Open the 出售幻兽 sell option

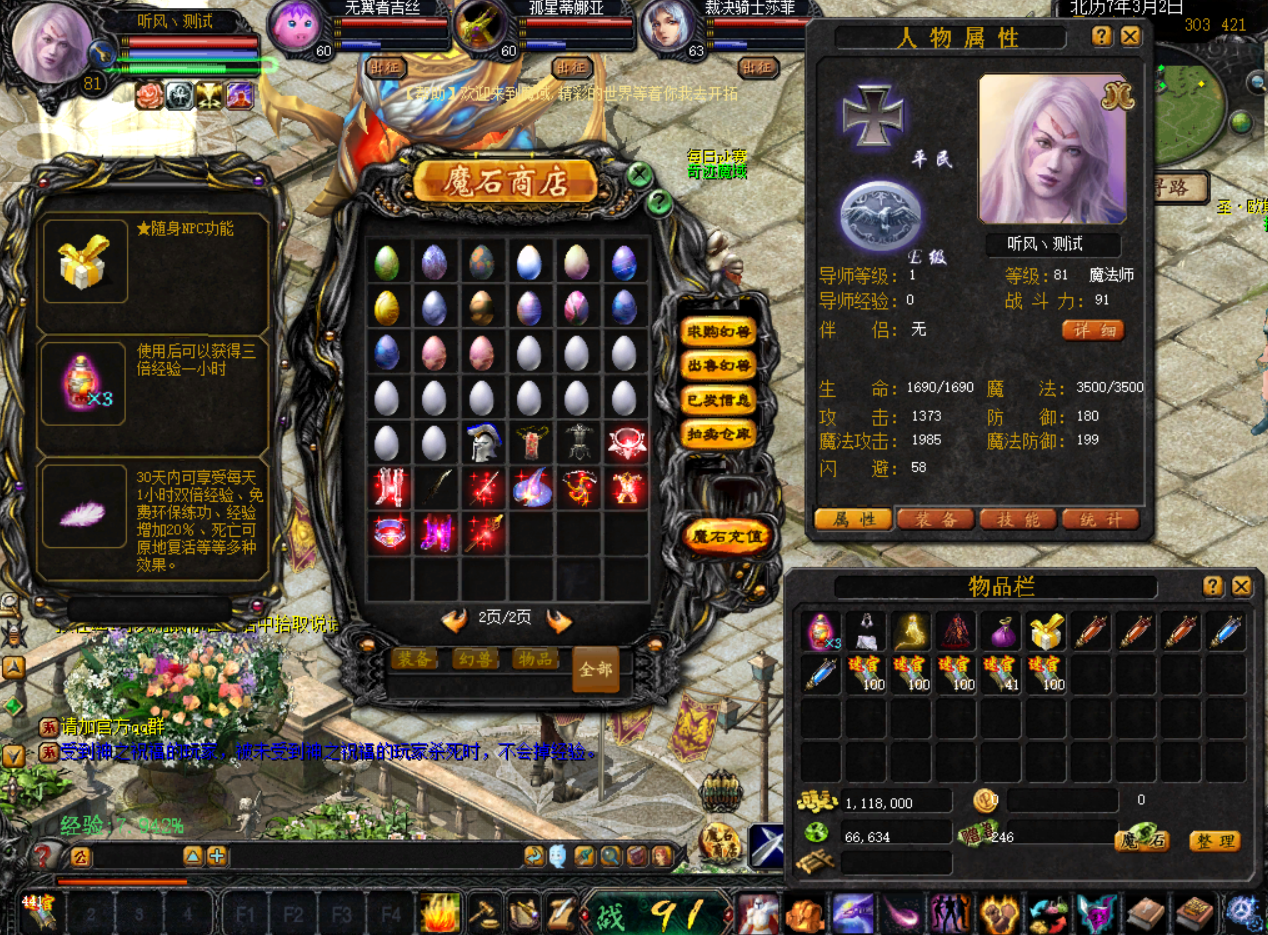click(x=717, y=366)
